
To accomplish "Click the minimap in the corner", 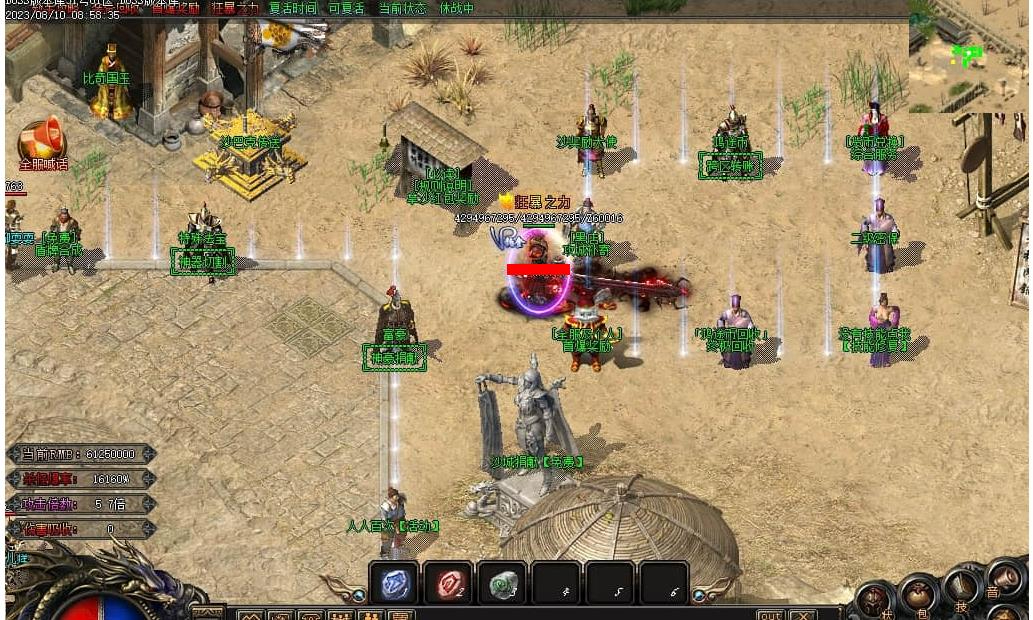I will 968,64.
